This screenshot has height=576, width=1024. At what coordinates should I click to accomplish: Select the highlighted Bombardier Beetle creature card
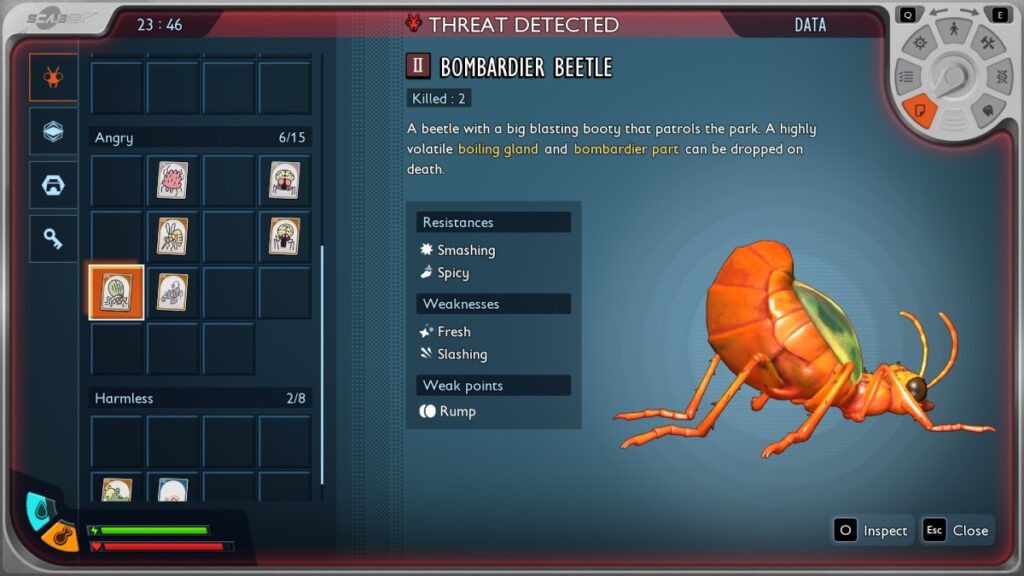(x=117, y=292)
